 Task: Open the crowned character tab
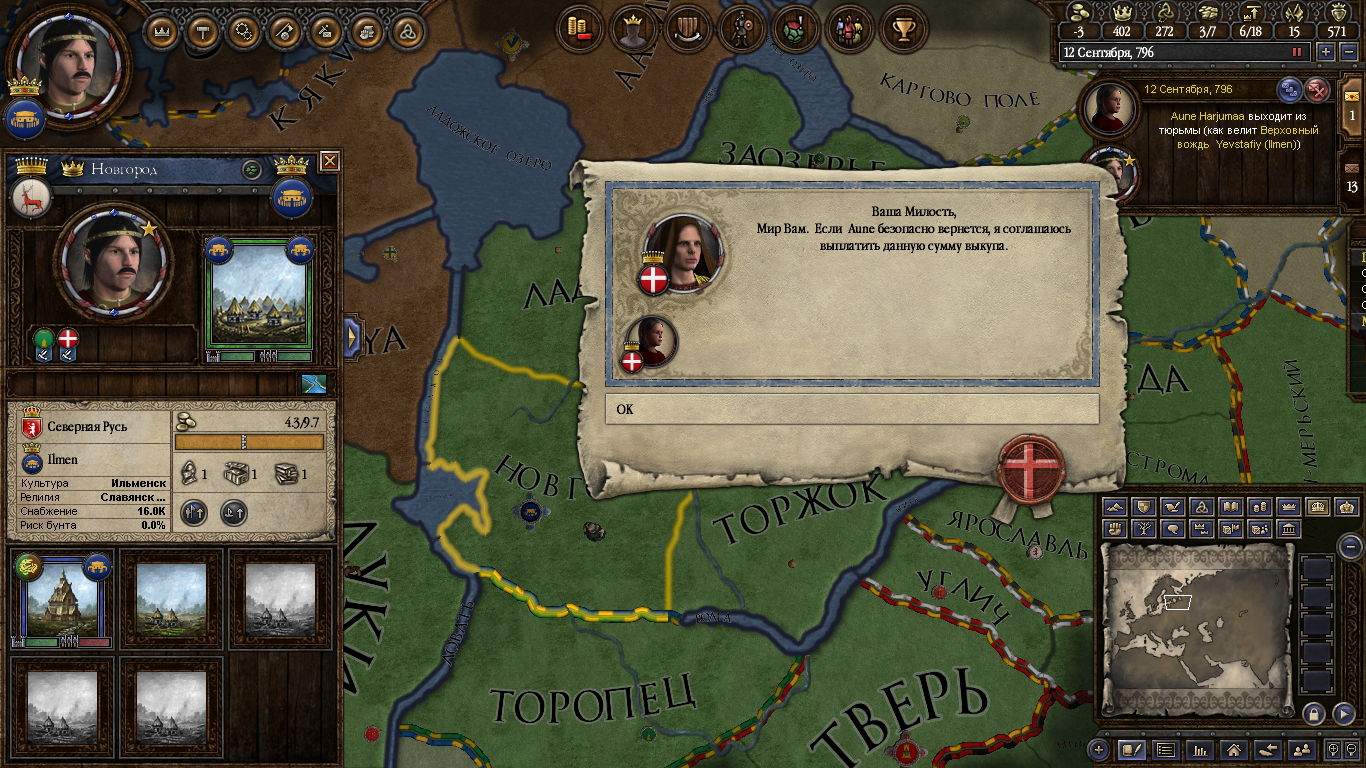632,29
